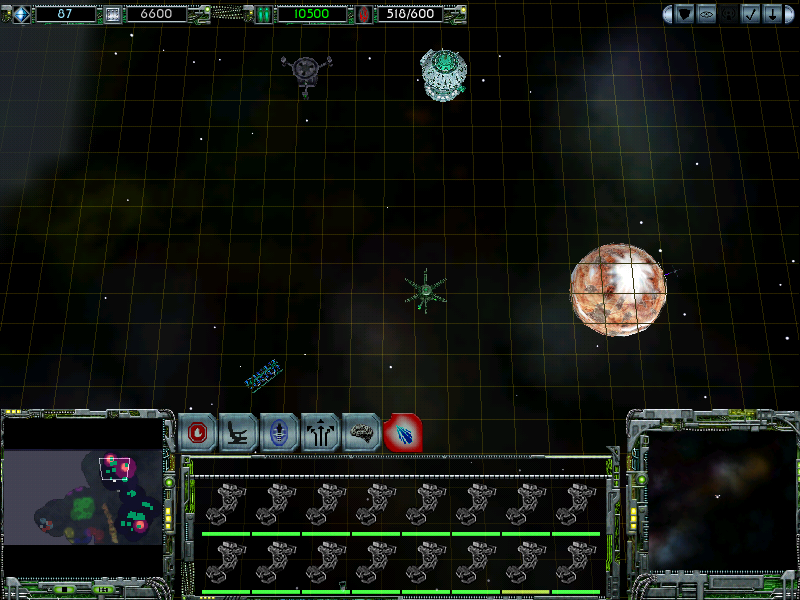Choose the three arrows formation command
The image size is (800, 600).
pos(321,433)
